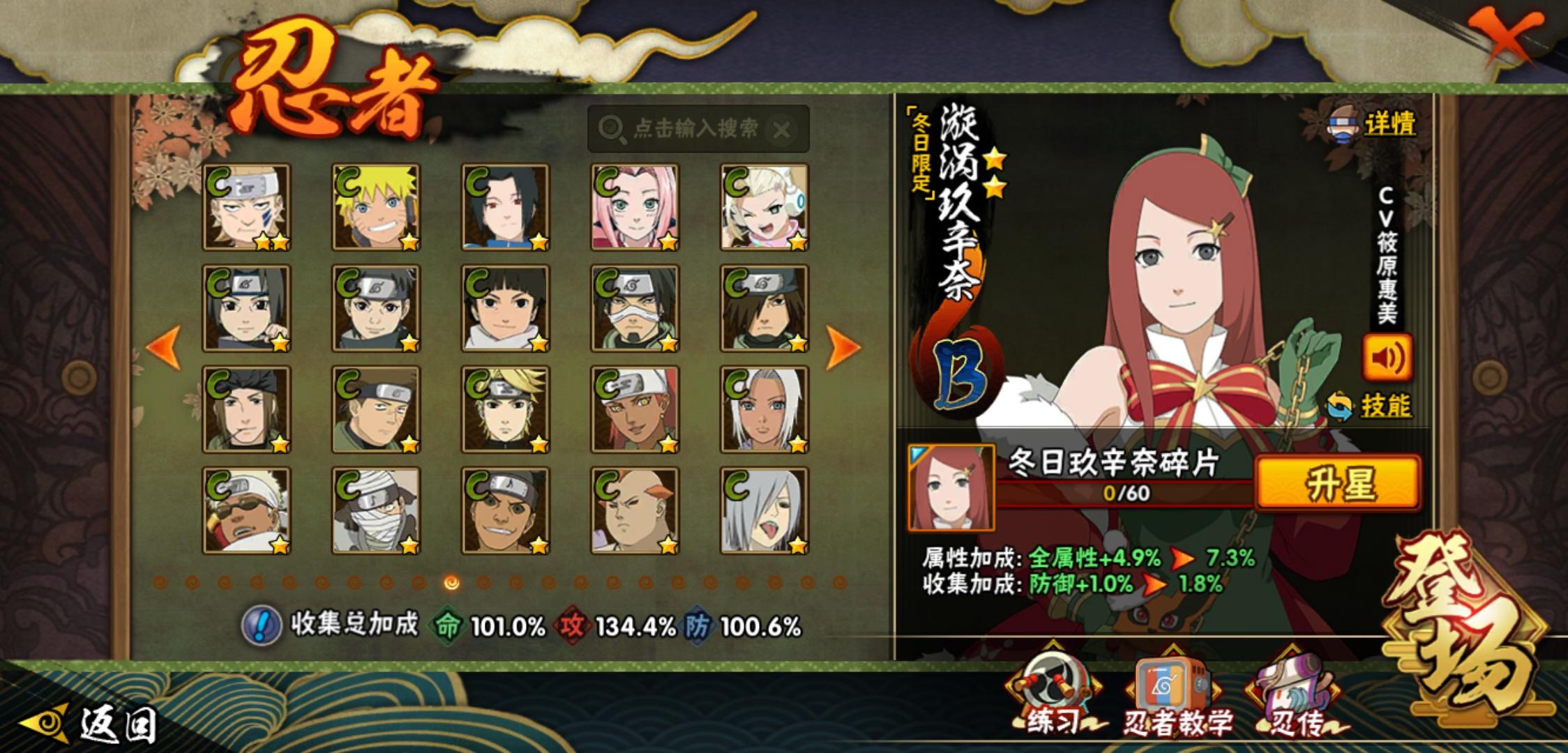Select the pink-haired Sakura portrait

(x=635, y=207)
